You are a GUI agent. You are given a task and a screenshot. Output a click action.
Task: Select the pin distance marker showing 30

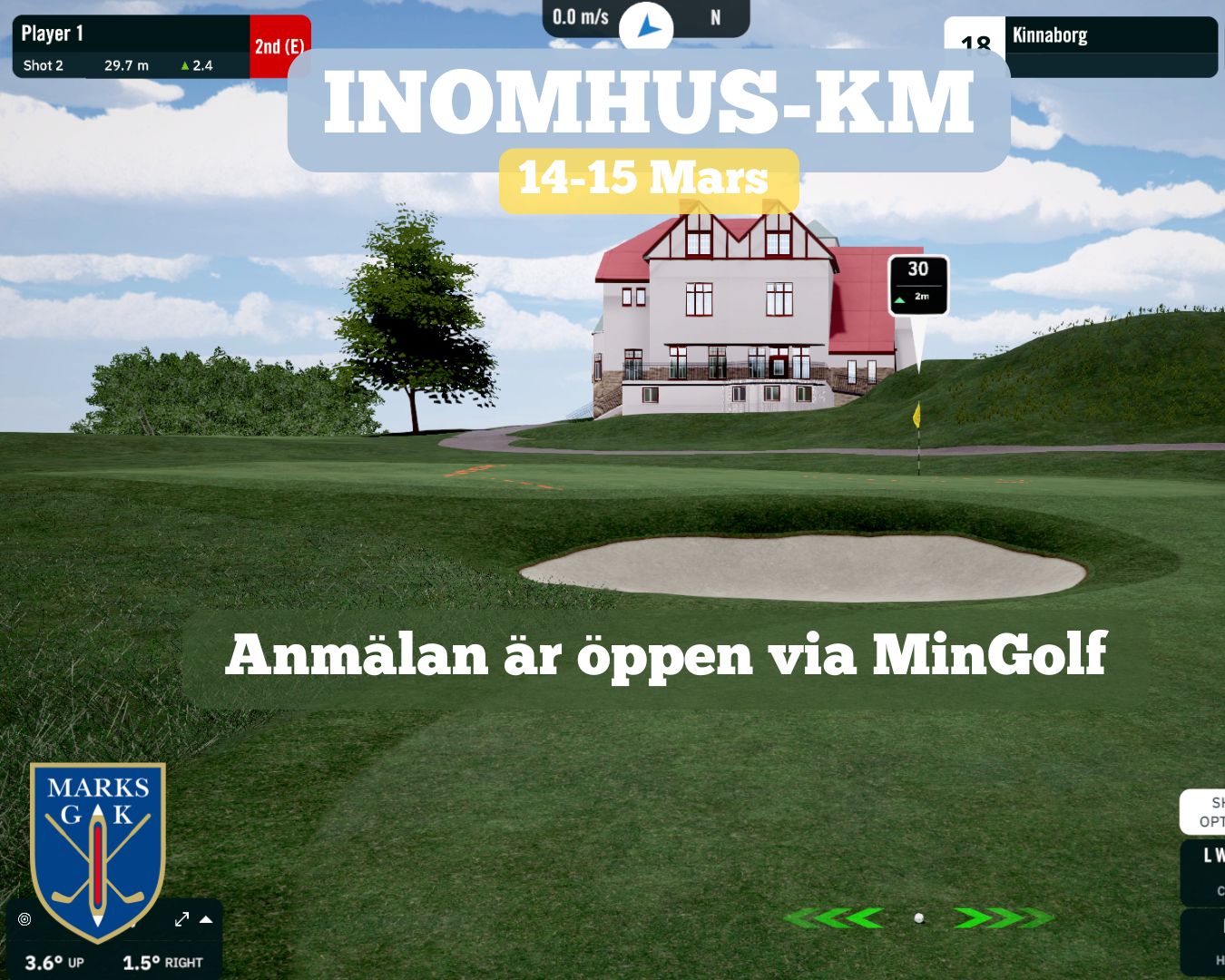(x=918, y=284)
